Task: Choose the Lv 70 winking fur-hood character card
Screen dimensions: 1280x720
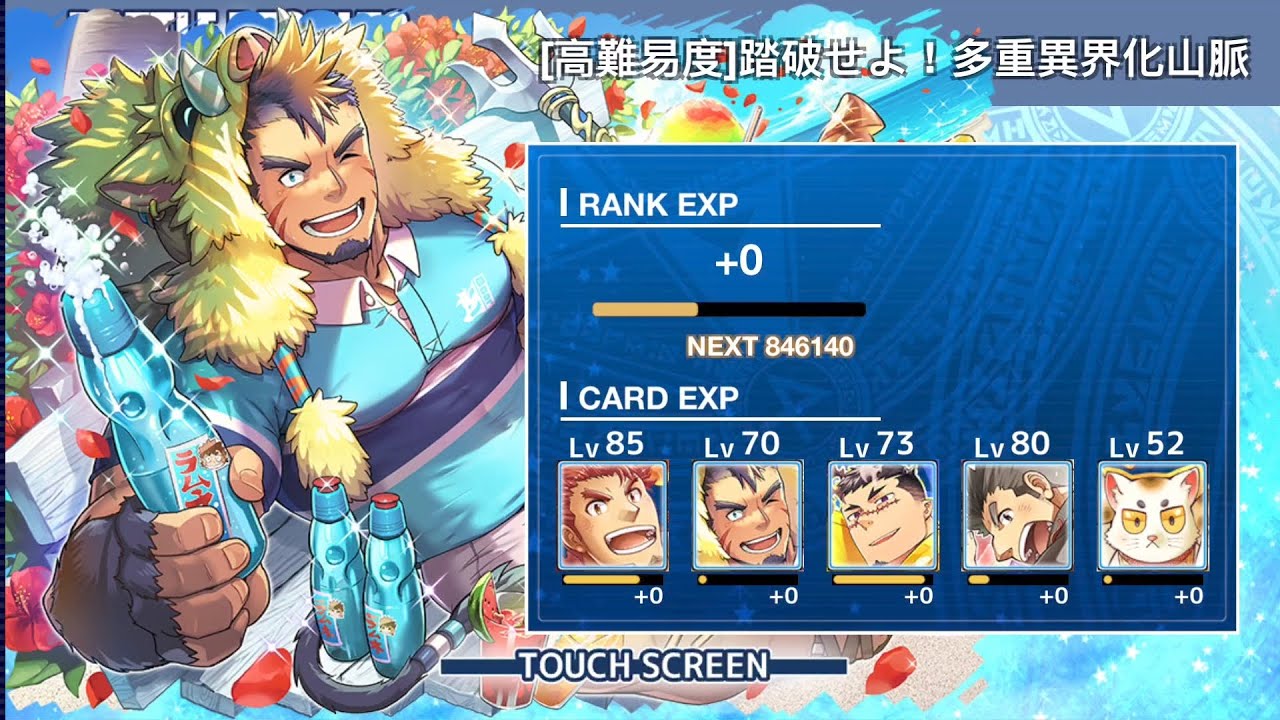Action: (747, 516)
